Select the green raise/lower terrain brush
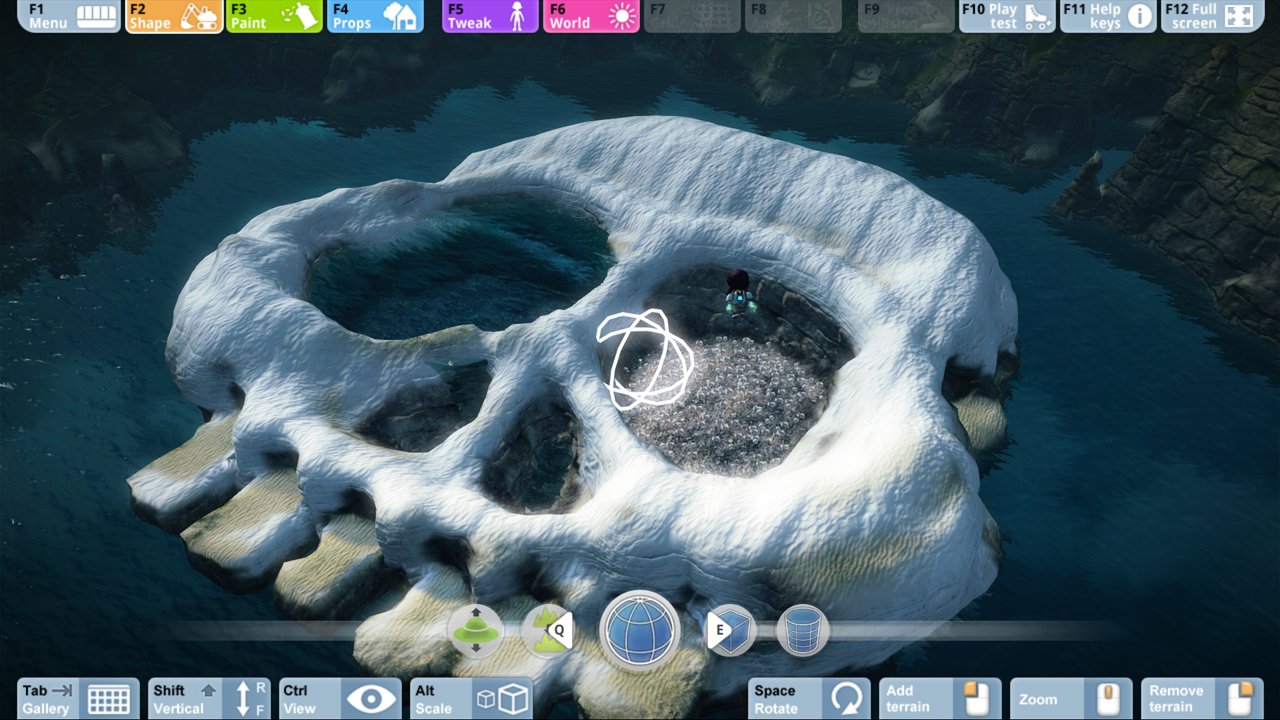 (x=475, y=632)
